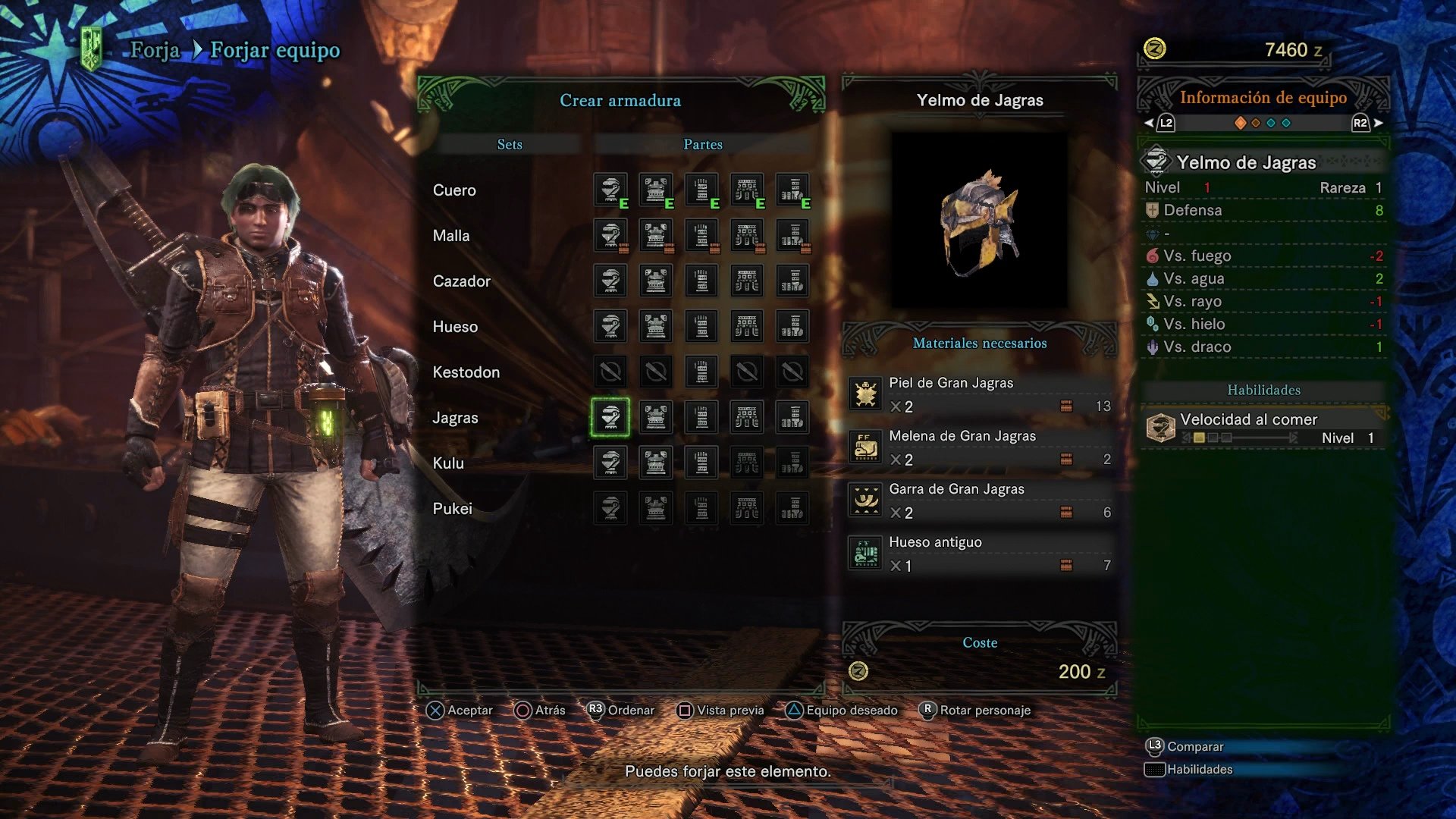Select the Hueso gauntlets icon
This screenshot has width=1456, height=819.
pyautogui.click(x=701, y=326)
